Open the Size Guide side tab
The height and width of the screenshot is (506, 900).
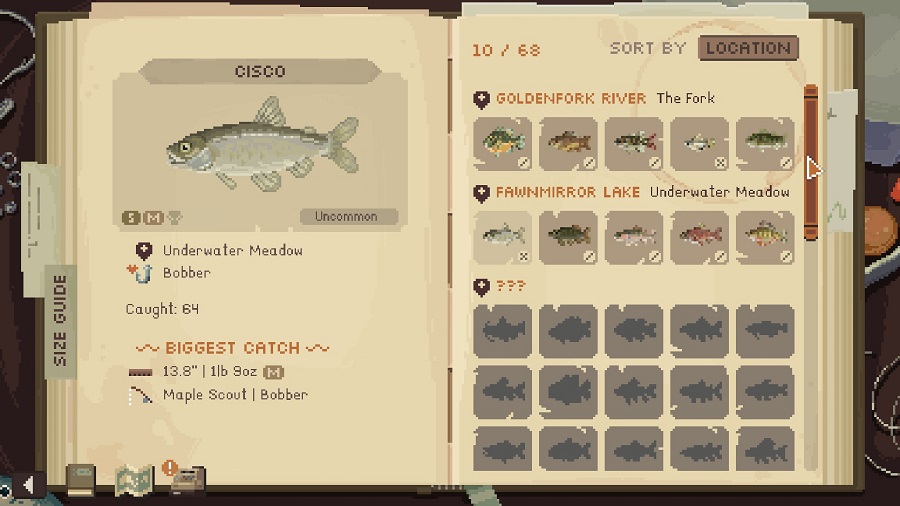point(60,320)
